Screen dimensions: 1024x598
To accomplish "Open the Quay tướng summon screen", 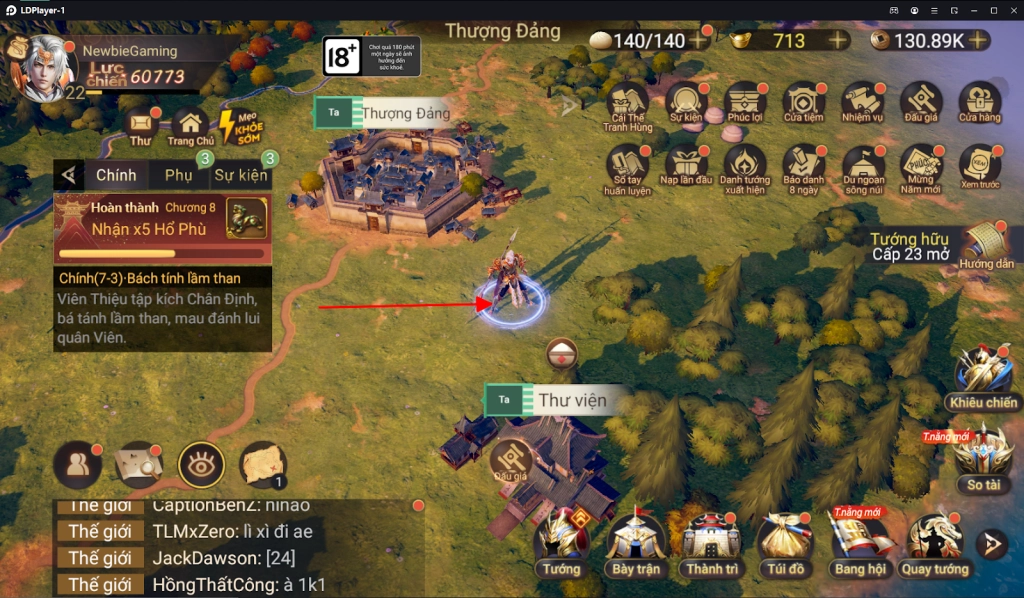I will tap(934, 542).
